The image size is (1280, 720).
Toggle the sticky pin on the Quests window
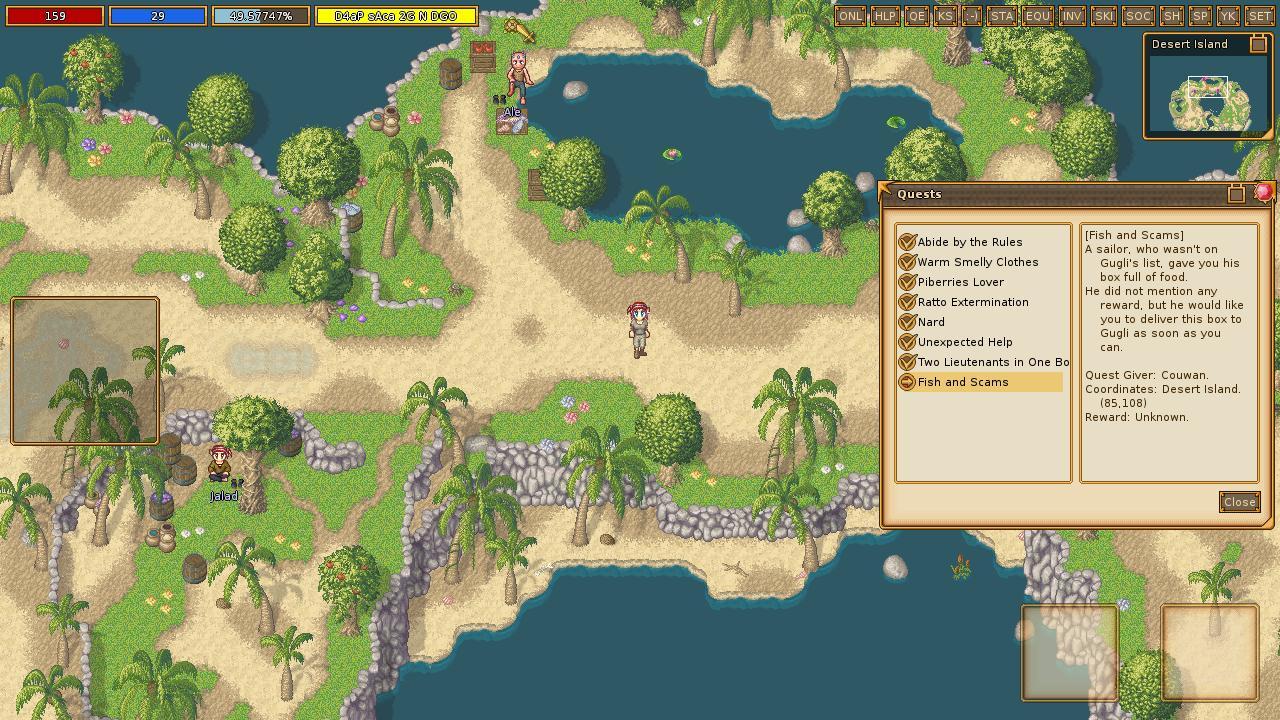click(x=1237, y=194)
